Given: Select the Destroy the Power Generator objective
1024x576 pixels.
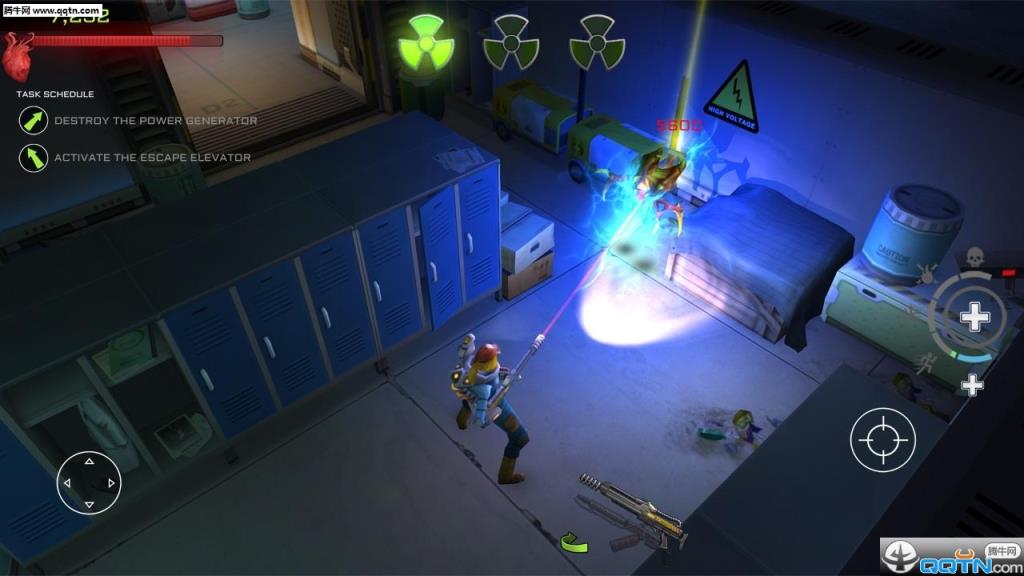Looking at the screenshot, I should point(155,121).
